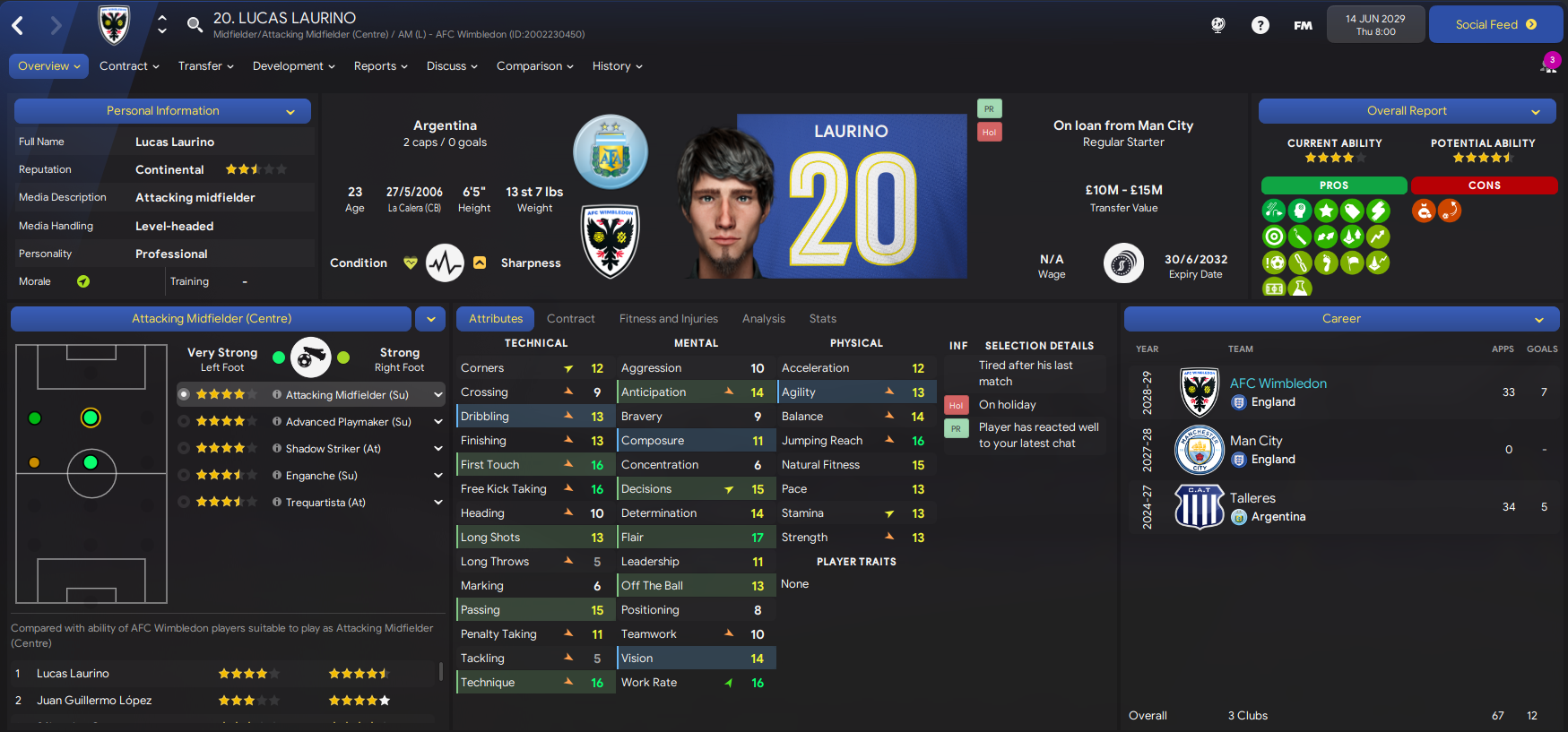Open the History menu
This screenshot has width=1568, height=732.
[x=617, y=66]
